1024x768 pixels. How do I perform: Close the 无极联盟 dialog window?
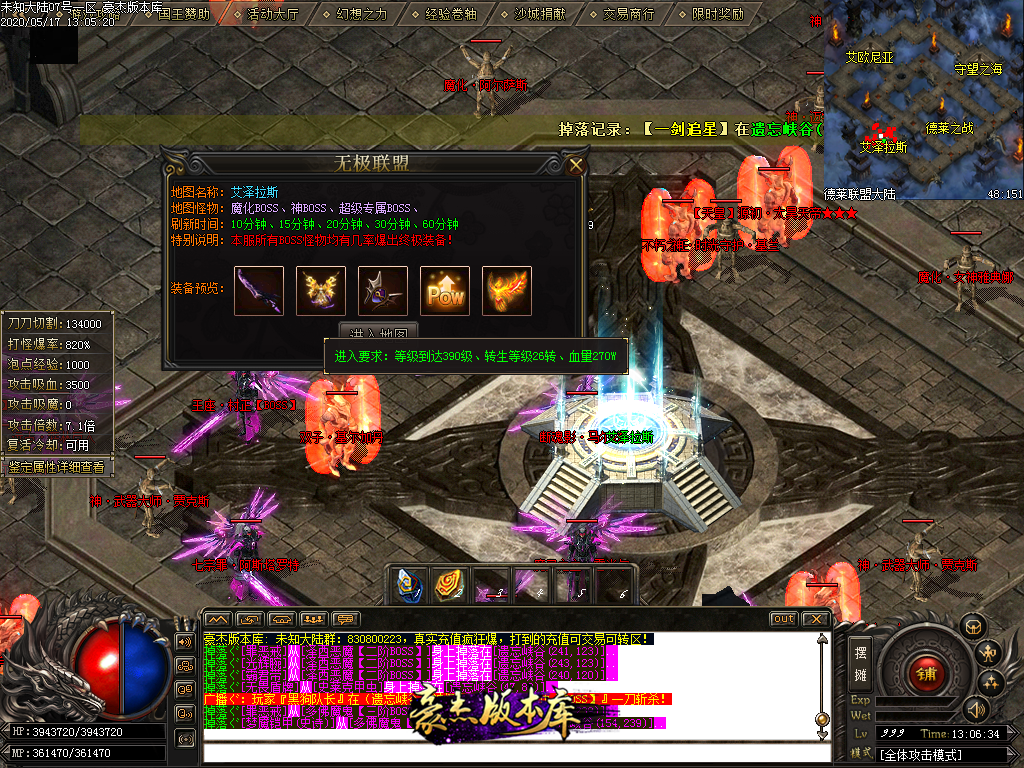(575, 166)
